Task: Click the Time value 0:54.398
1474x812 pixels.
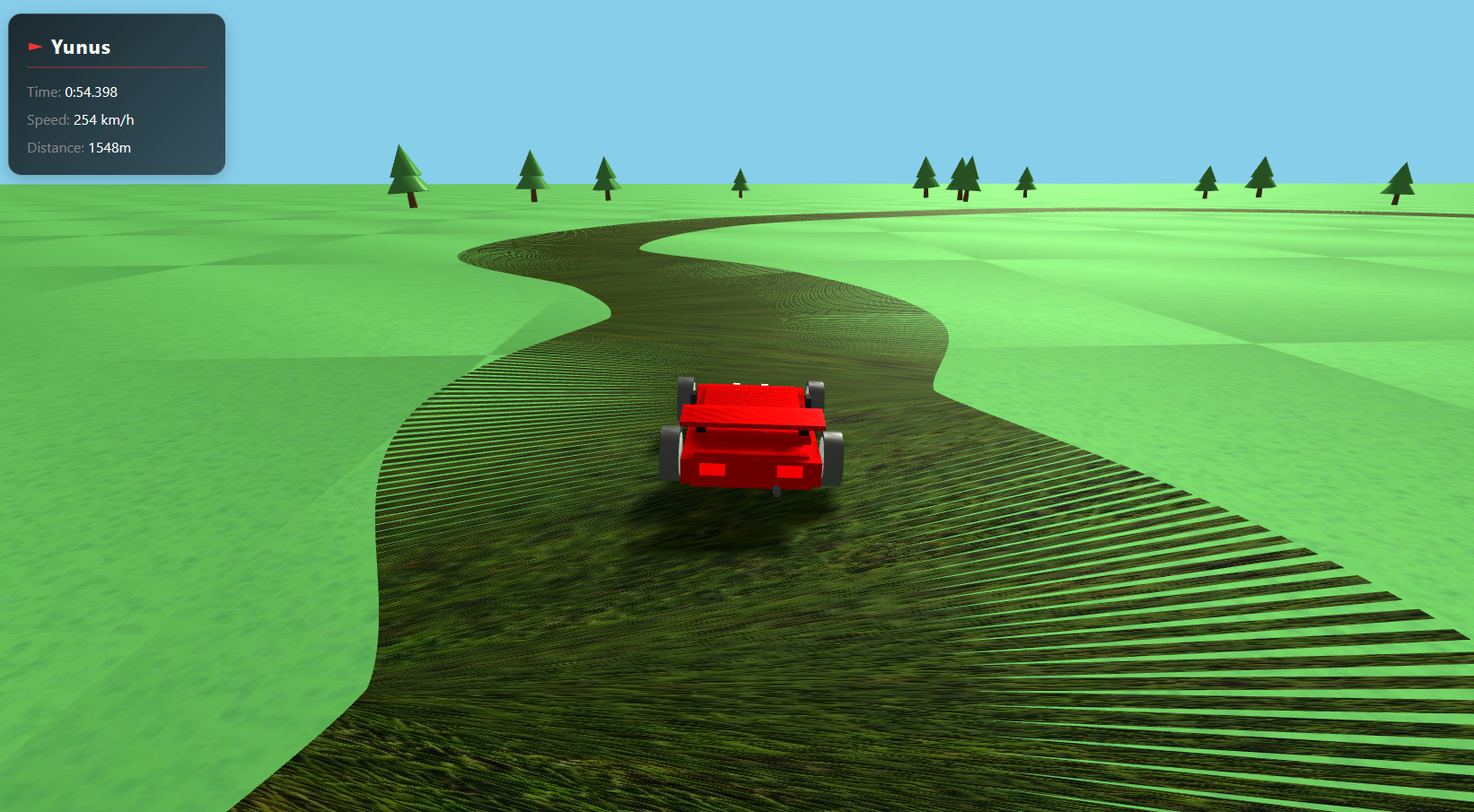Action: pos(90,92)
